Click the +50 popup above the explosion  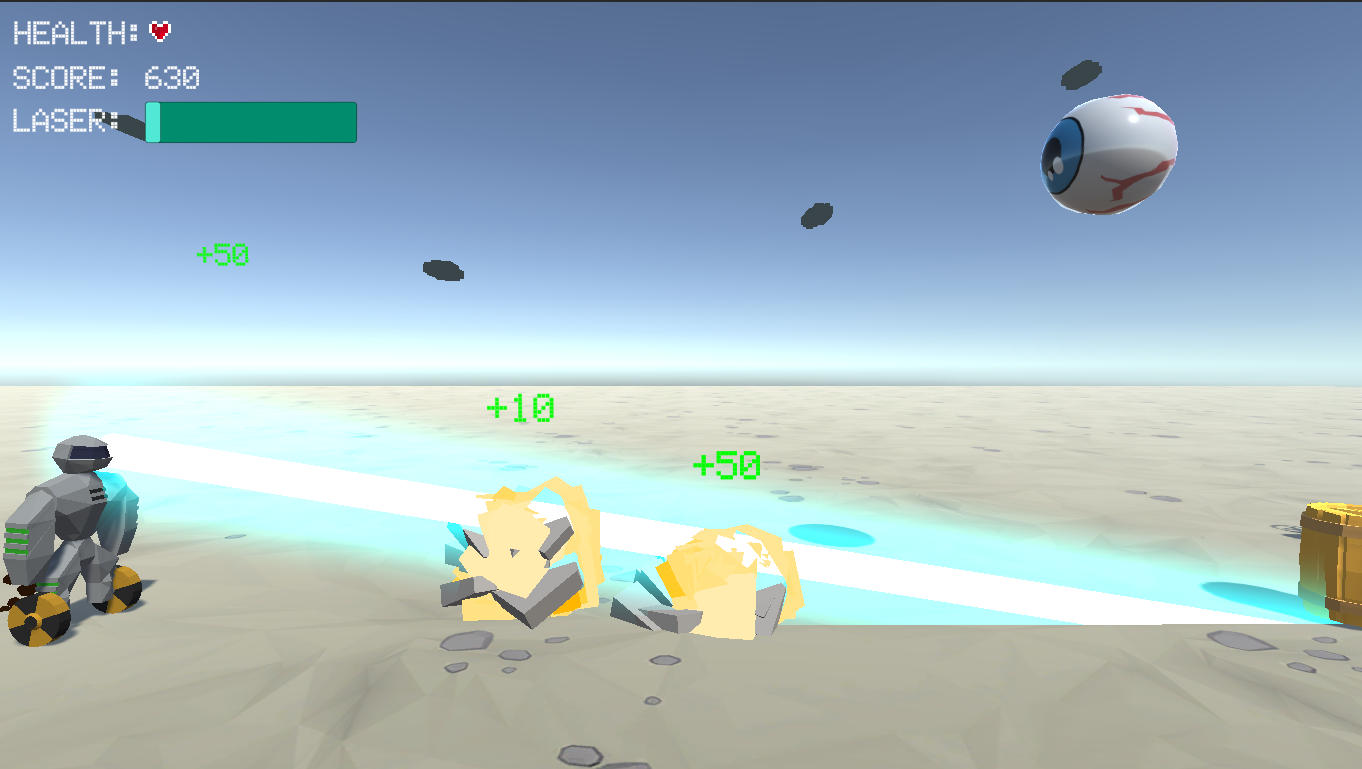728,465
